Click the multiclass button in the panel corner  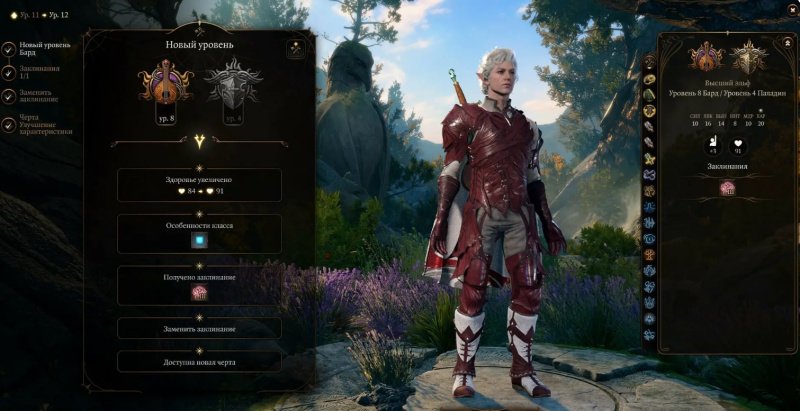pyautogui.click(x=296, y=48)
